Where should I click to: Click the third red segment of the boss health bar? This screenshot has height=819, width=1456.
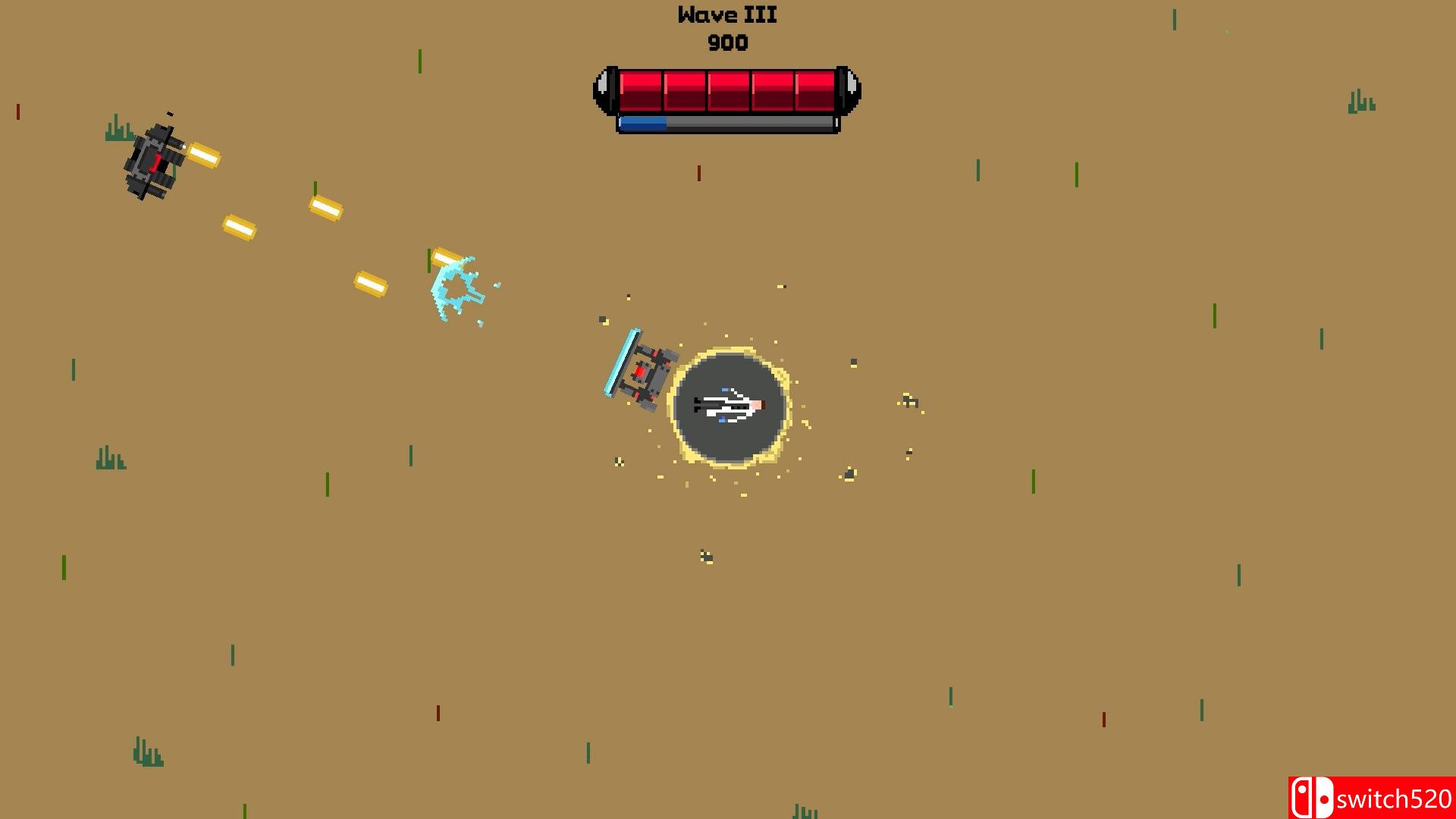[x=730, y=89]
